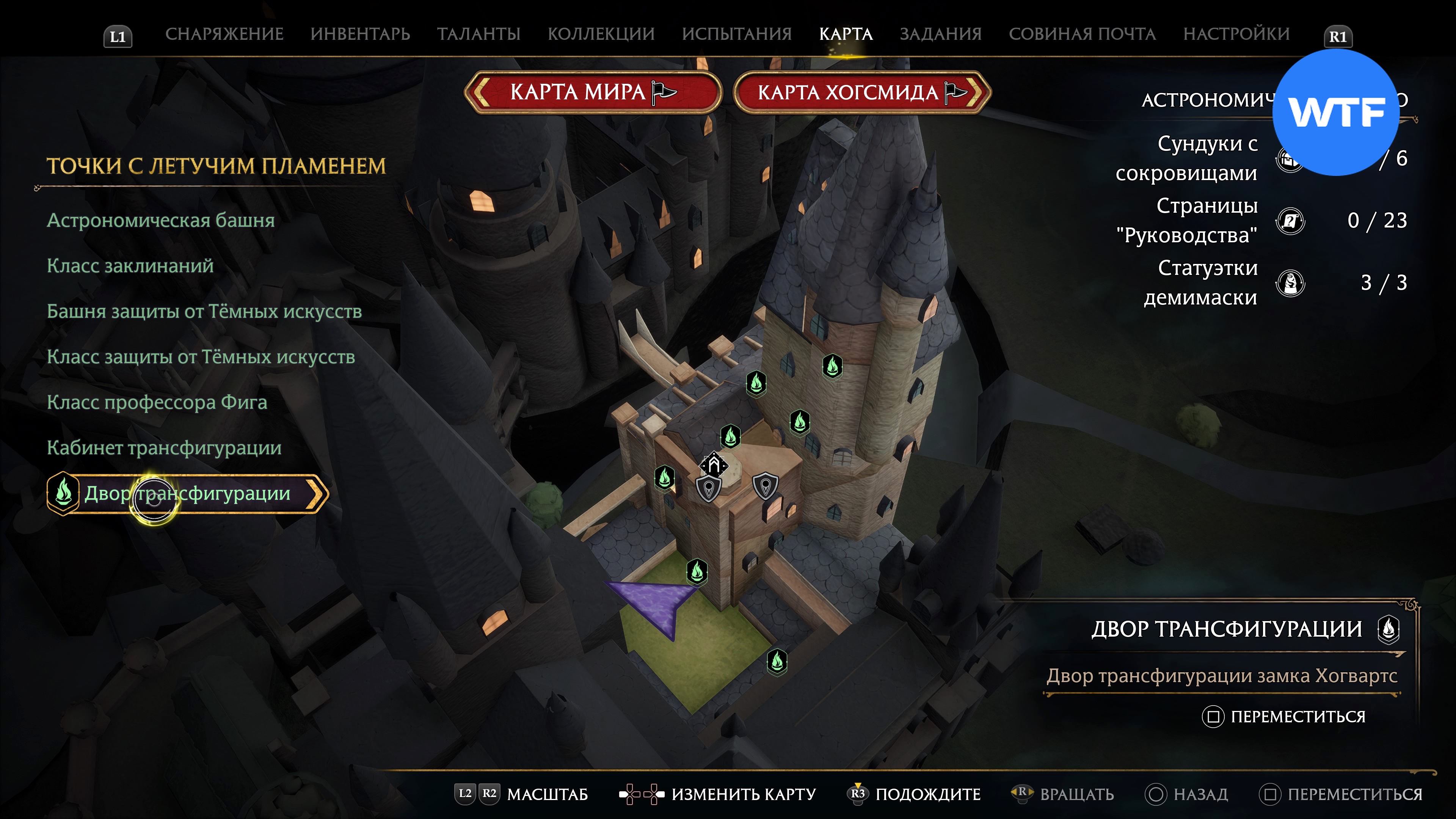This screenshot has height=819, width=1456.
Task: Pick Класс защиты от Тёмных искусств
Action: pos(201,357)
